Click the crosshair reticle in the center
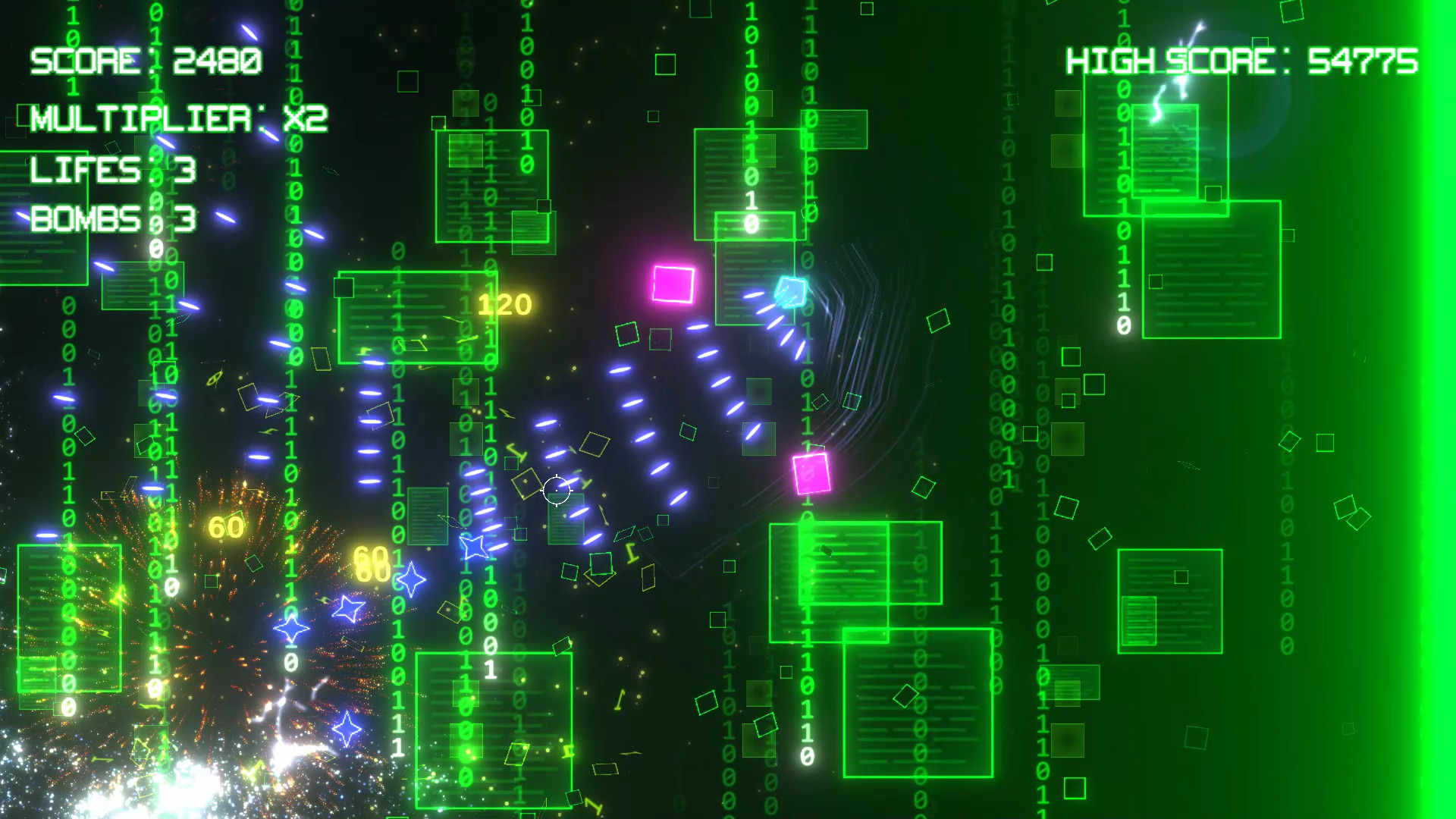 click(x=556, y=491)
